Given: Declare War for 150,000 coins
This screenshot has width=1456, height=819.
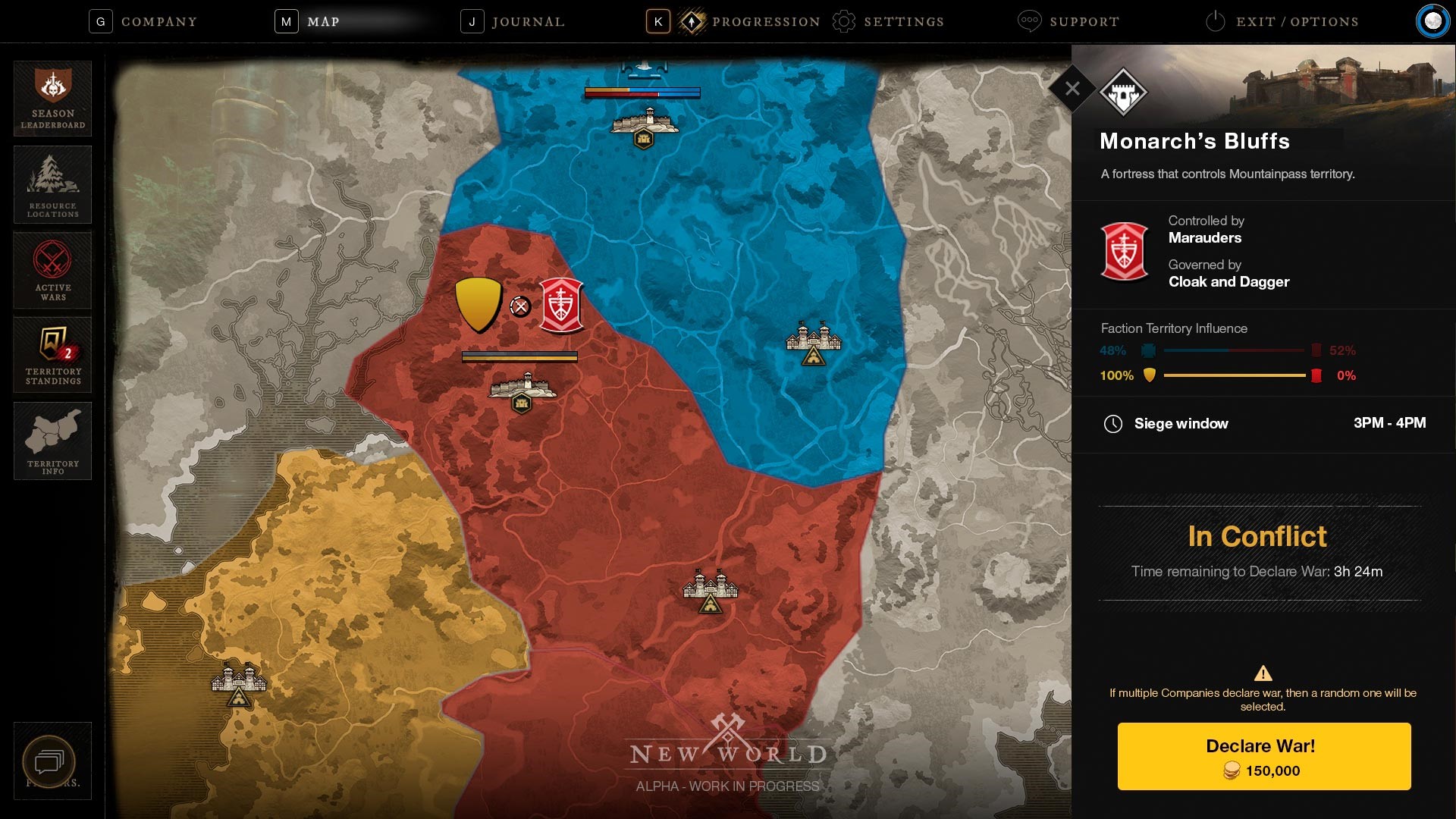Looking at the screenshot, I should [x=1264, y=756].
